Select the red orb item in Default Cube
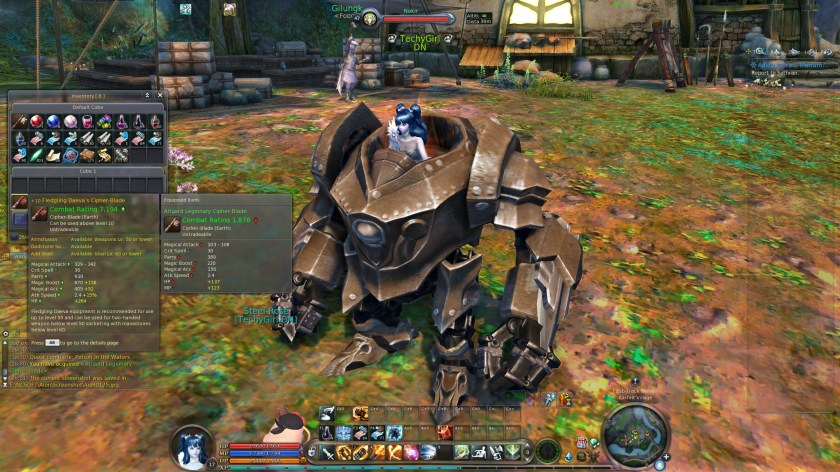The image size is (840, 472). pyautogui.click(x=36, y=122)
